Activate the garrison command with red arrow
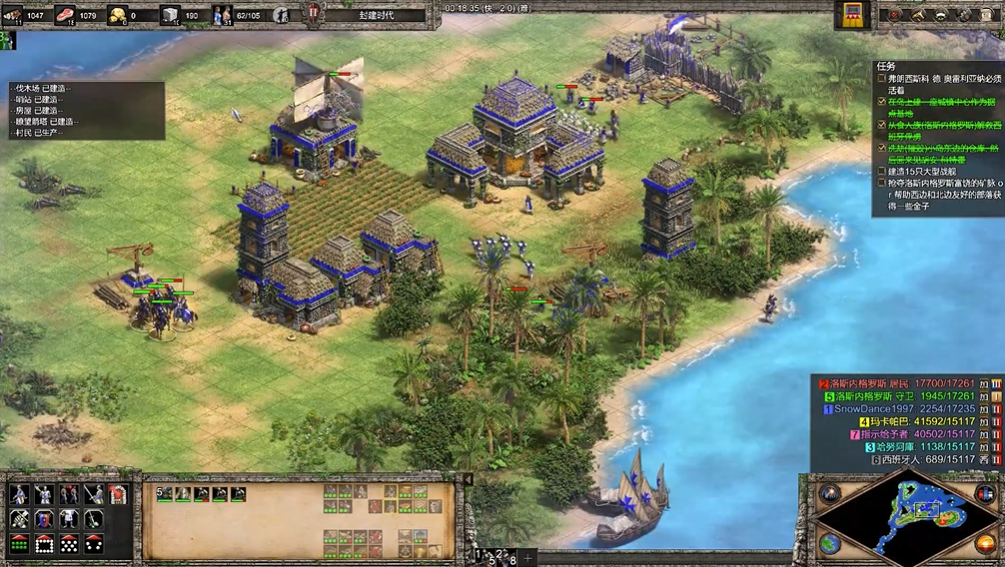Image resolution: width=1005 pixels, height=567 pixels. click(118, 495)
